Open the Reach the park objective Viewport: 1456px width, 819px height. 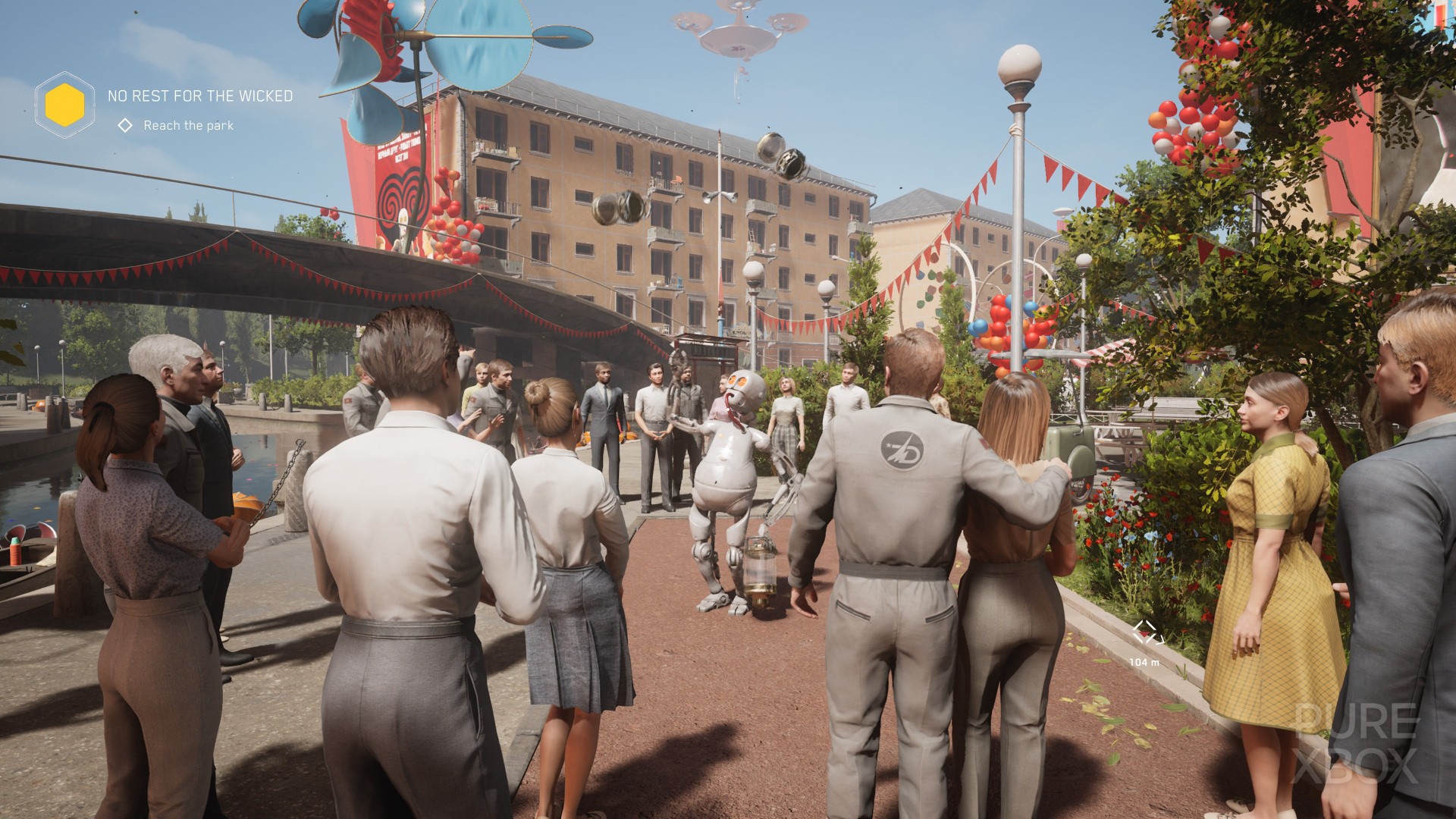coord(188,127)
